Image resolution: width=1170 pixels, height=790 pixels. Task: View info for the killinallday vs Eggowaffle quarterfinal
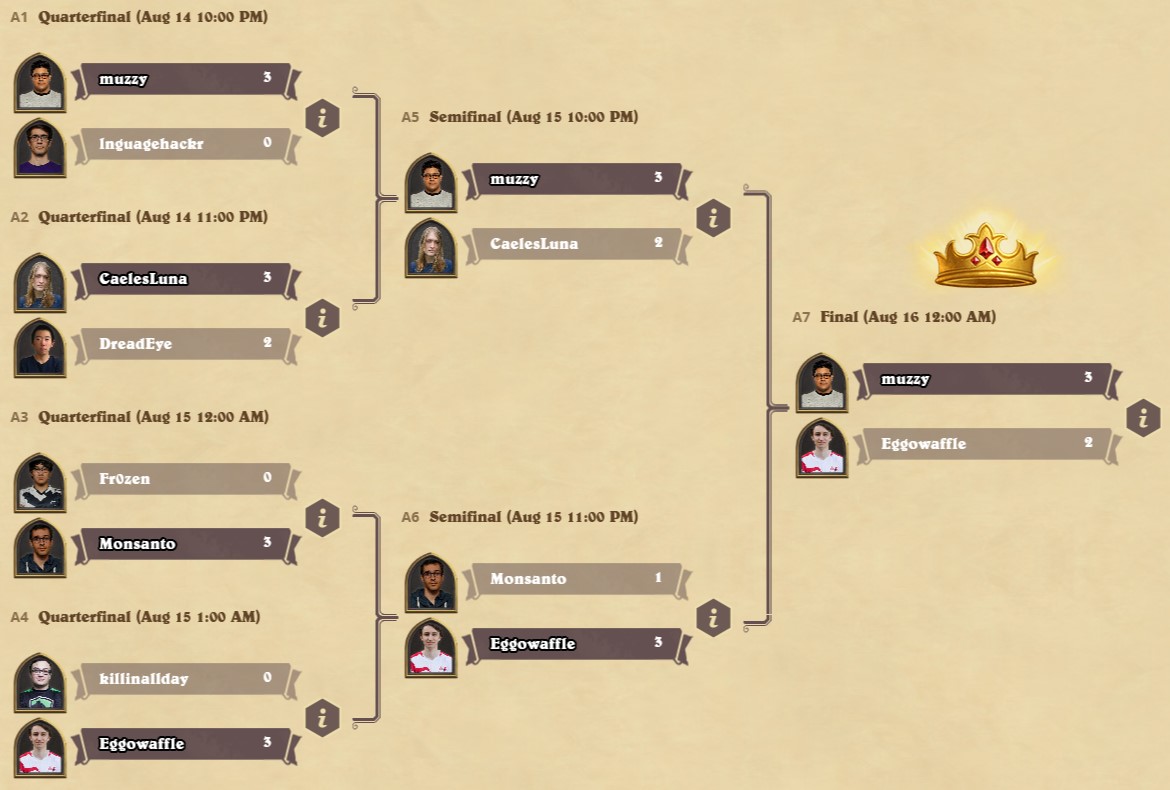(x=322, y=718)
